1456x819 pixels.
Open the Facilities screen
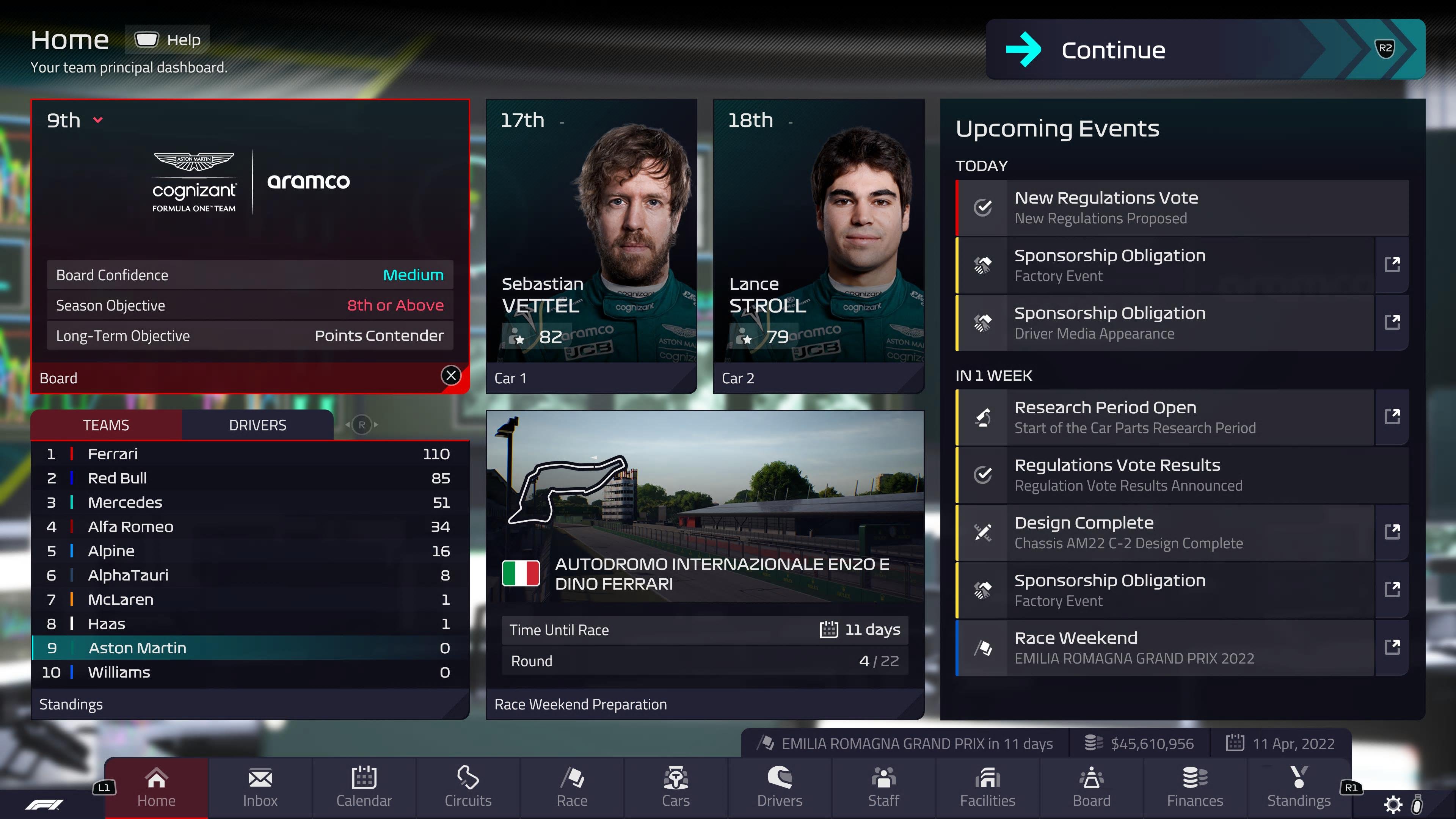pyautogui.click(x=987, y=788)
